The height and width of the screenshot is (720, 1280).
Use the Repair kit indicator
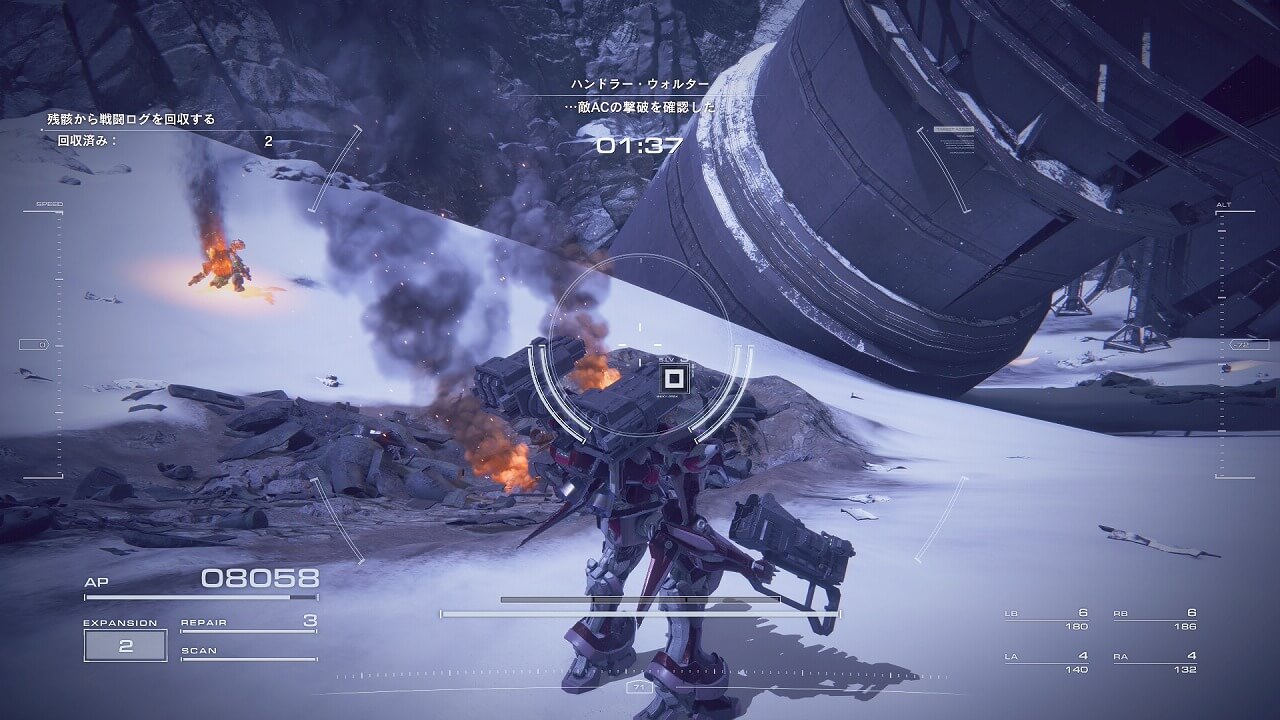248,623
